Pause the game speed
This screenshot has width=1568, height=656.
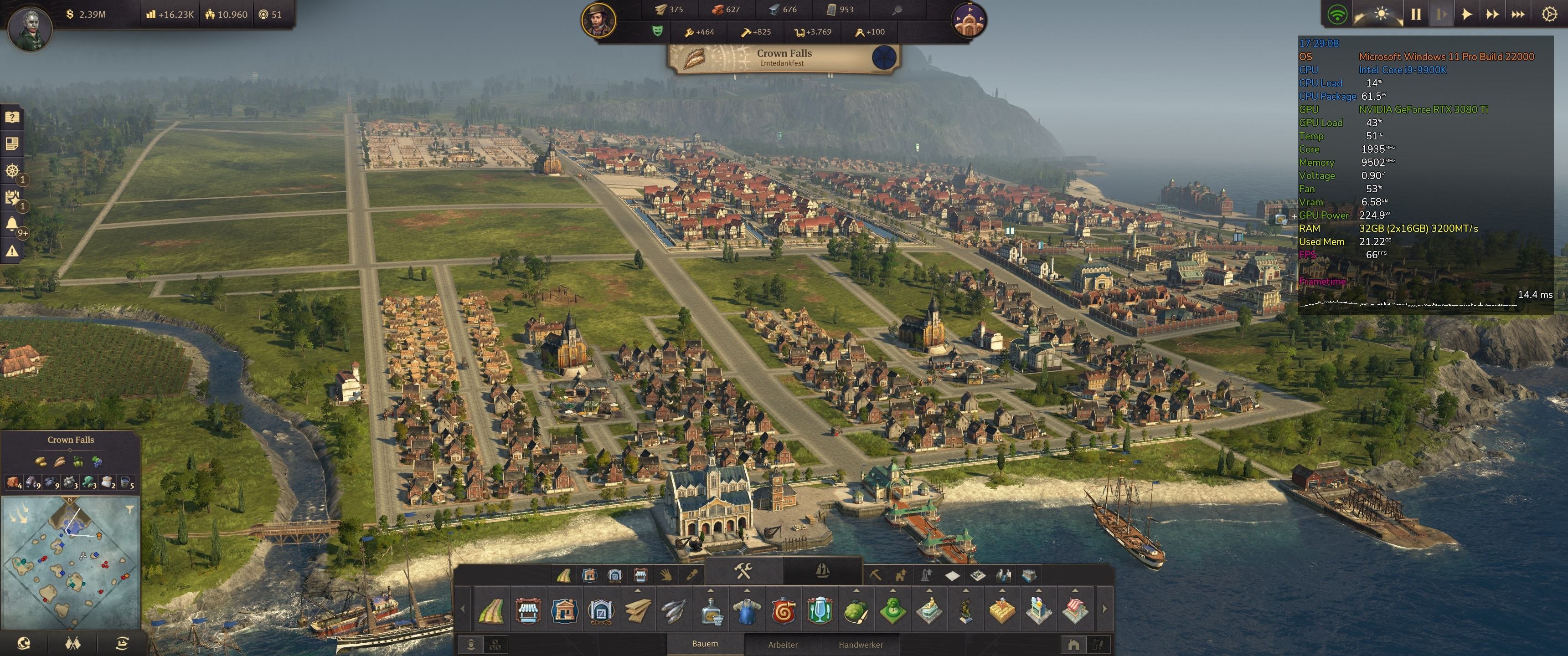(1416, 14)
